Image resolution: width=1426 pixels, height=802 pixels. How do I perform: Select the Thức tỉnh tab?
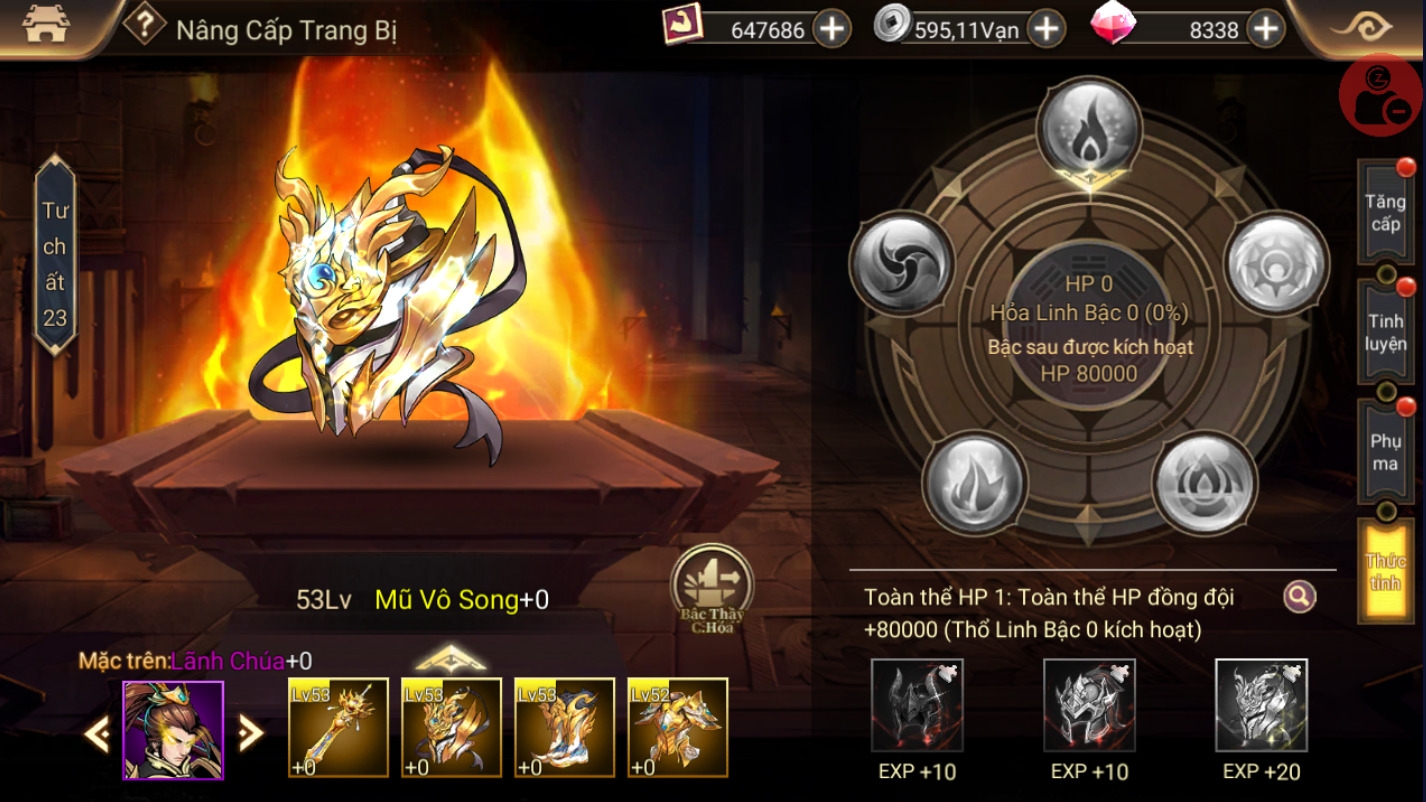1385,571
